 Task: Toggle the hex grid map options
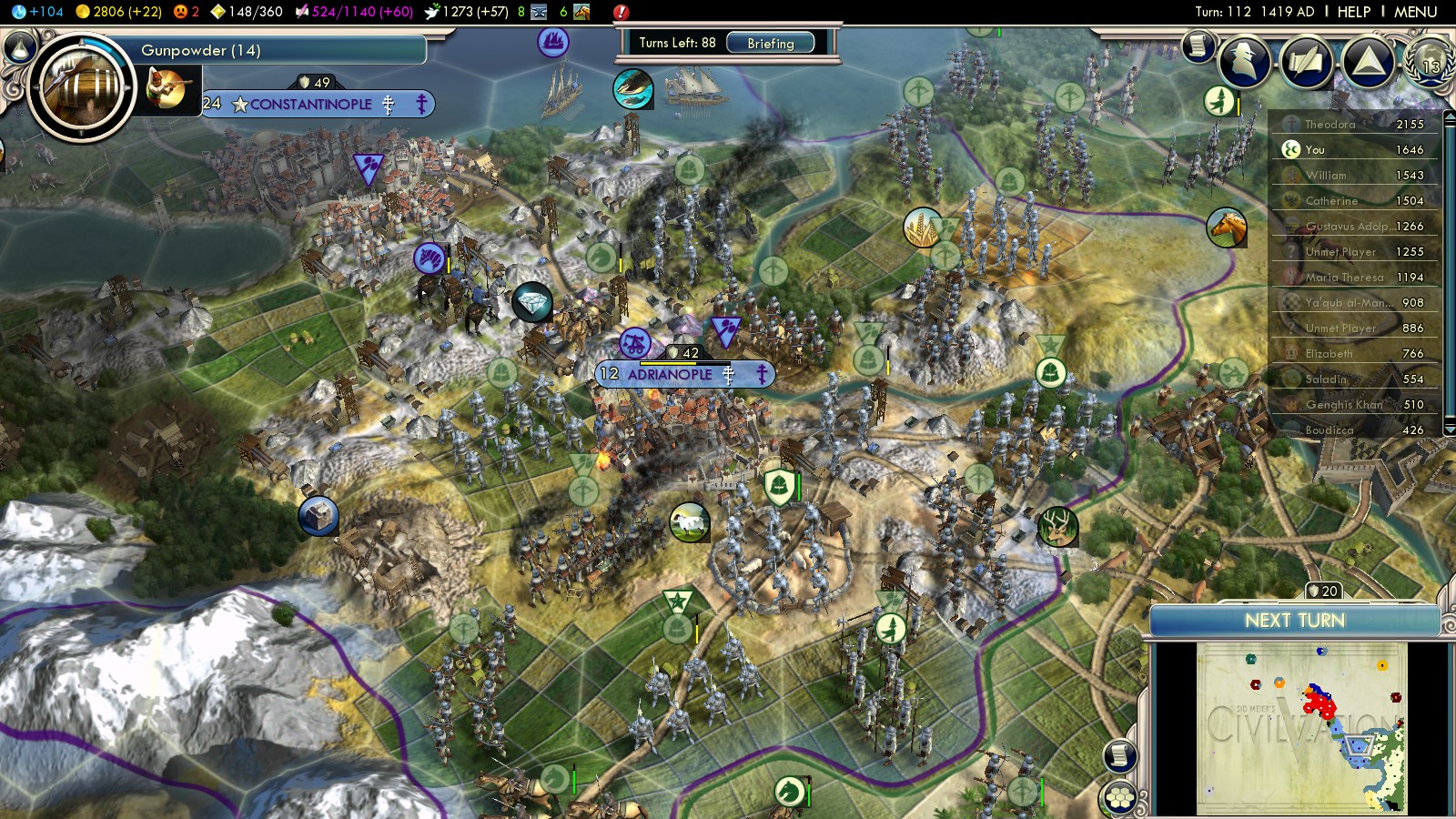(1120, 798)
